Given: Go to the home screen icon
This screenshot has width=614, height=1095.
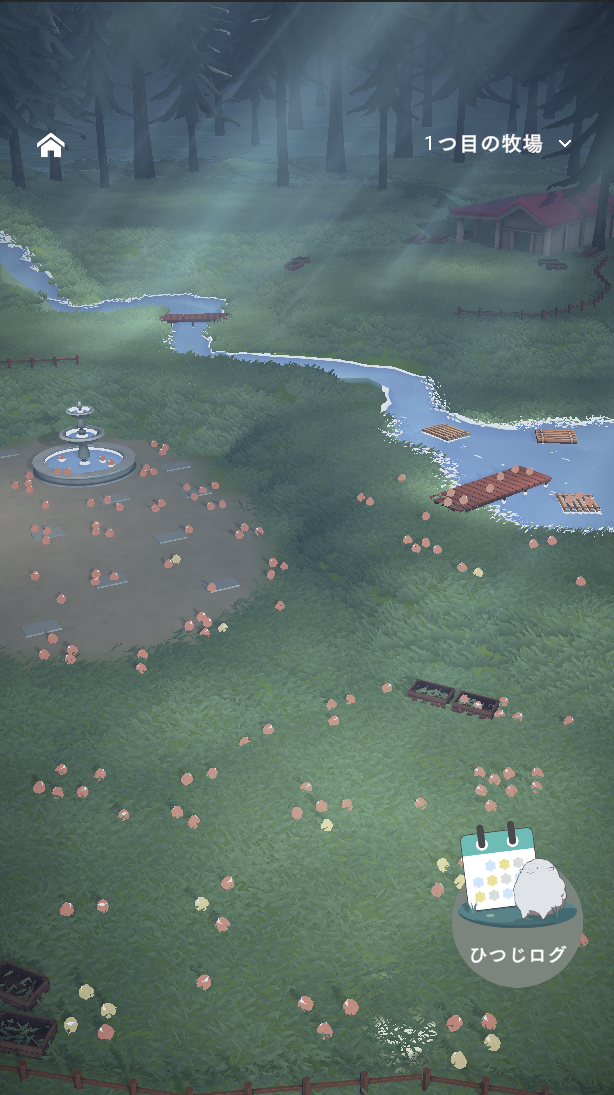Looking at the screenshot, I should click(51, 145).
